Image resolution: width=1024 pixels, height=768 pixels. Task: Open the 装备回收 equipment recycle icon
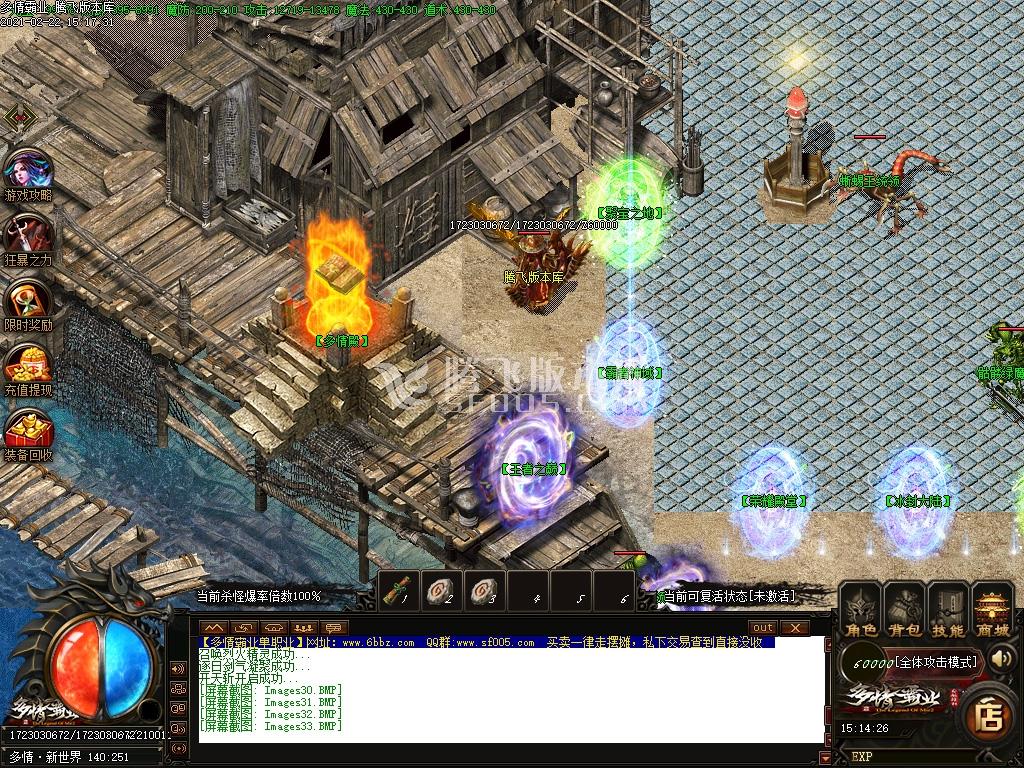27,432
